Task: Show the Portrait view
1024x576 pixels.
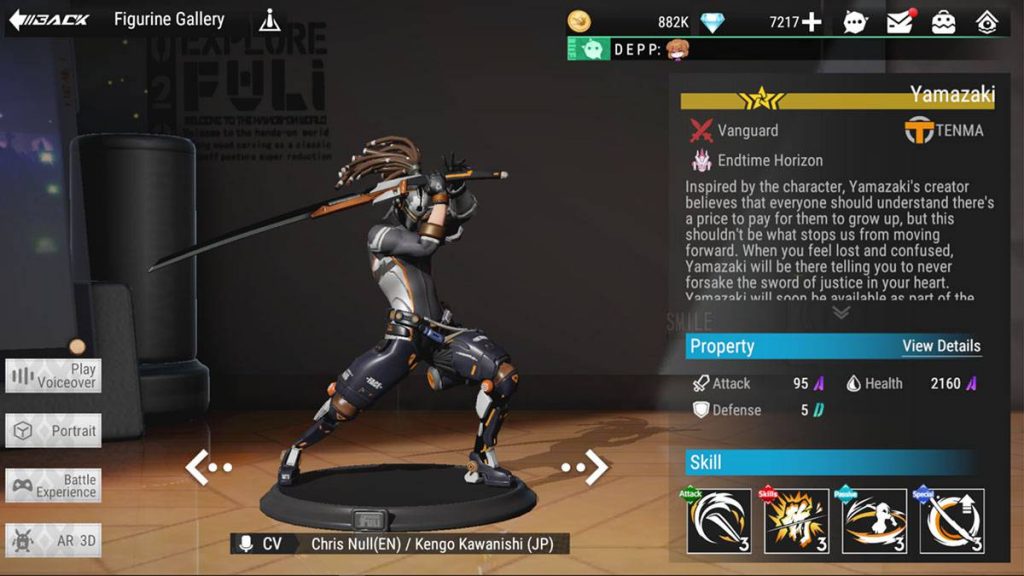Action: (x=53, y=431)
